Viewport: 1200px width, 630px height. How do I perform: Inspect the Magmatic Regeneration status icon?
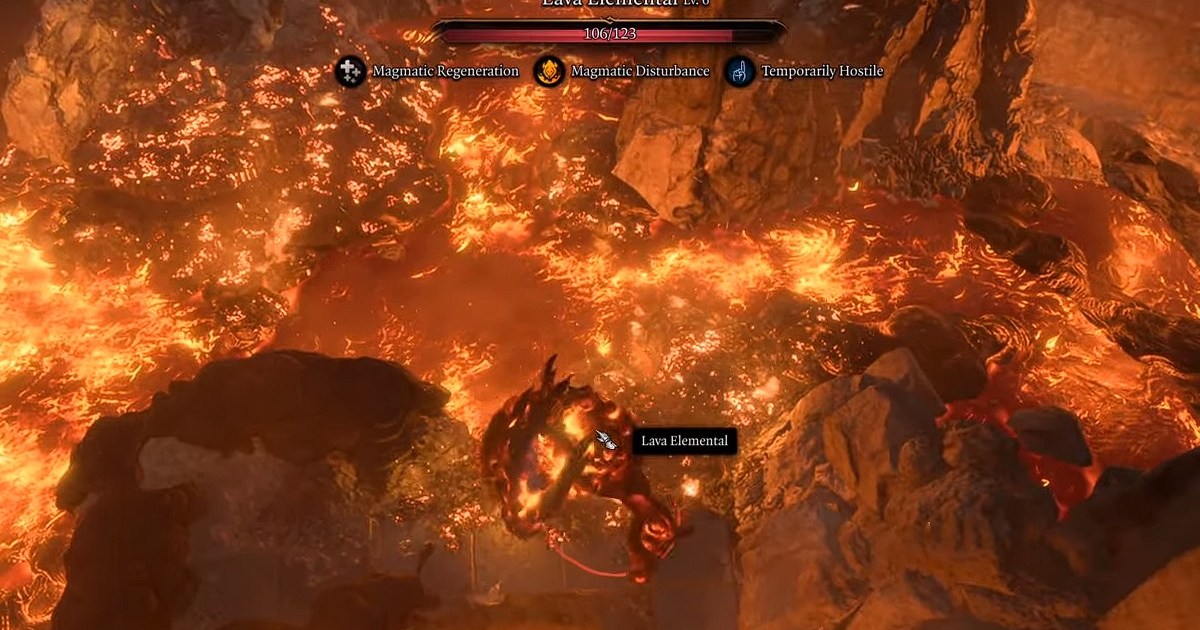pyautogui.click(x=350, y=71)
